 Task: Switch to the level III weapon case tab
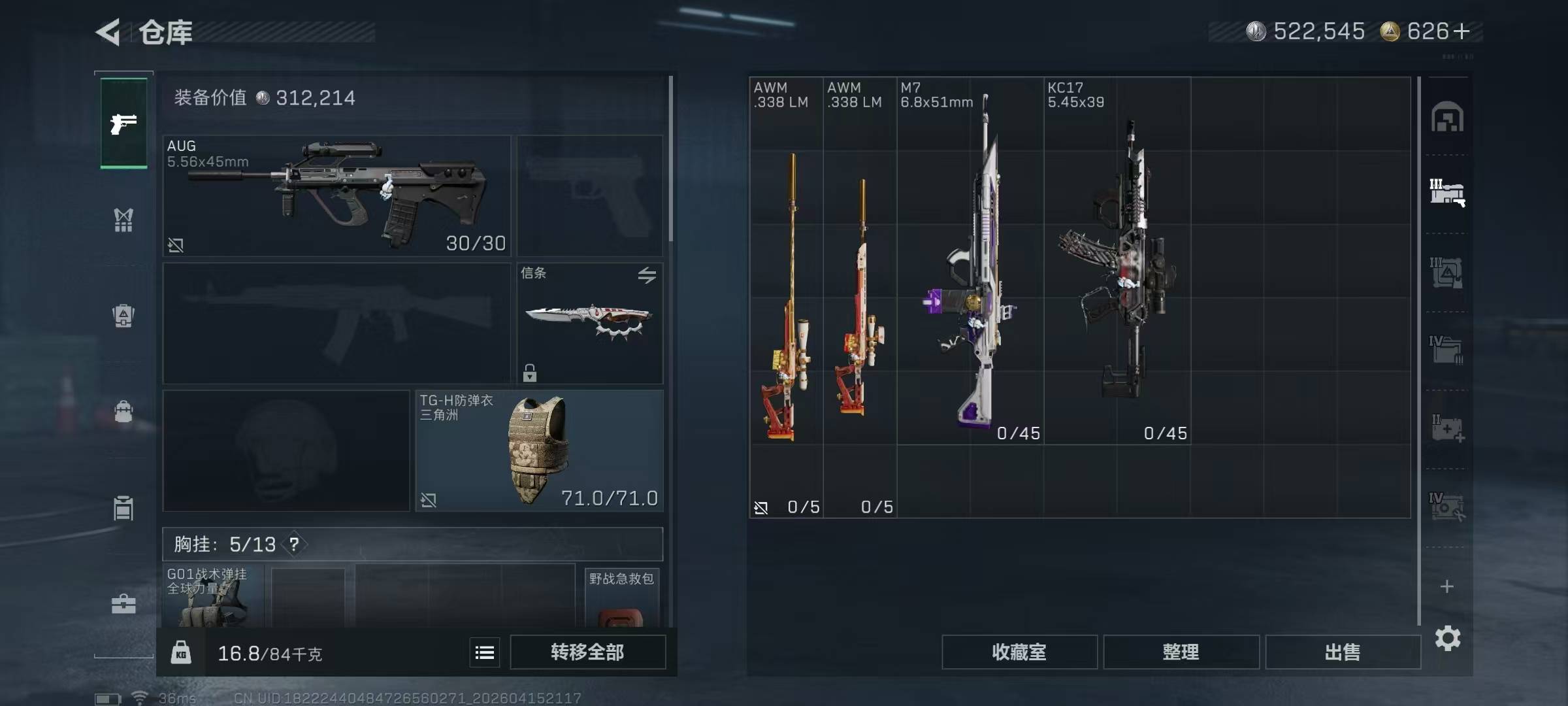pos(1447,193)
